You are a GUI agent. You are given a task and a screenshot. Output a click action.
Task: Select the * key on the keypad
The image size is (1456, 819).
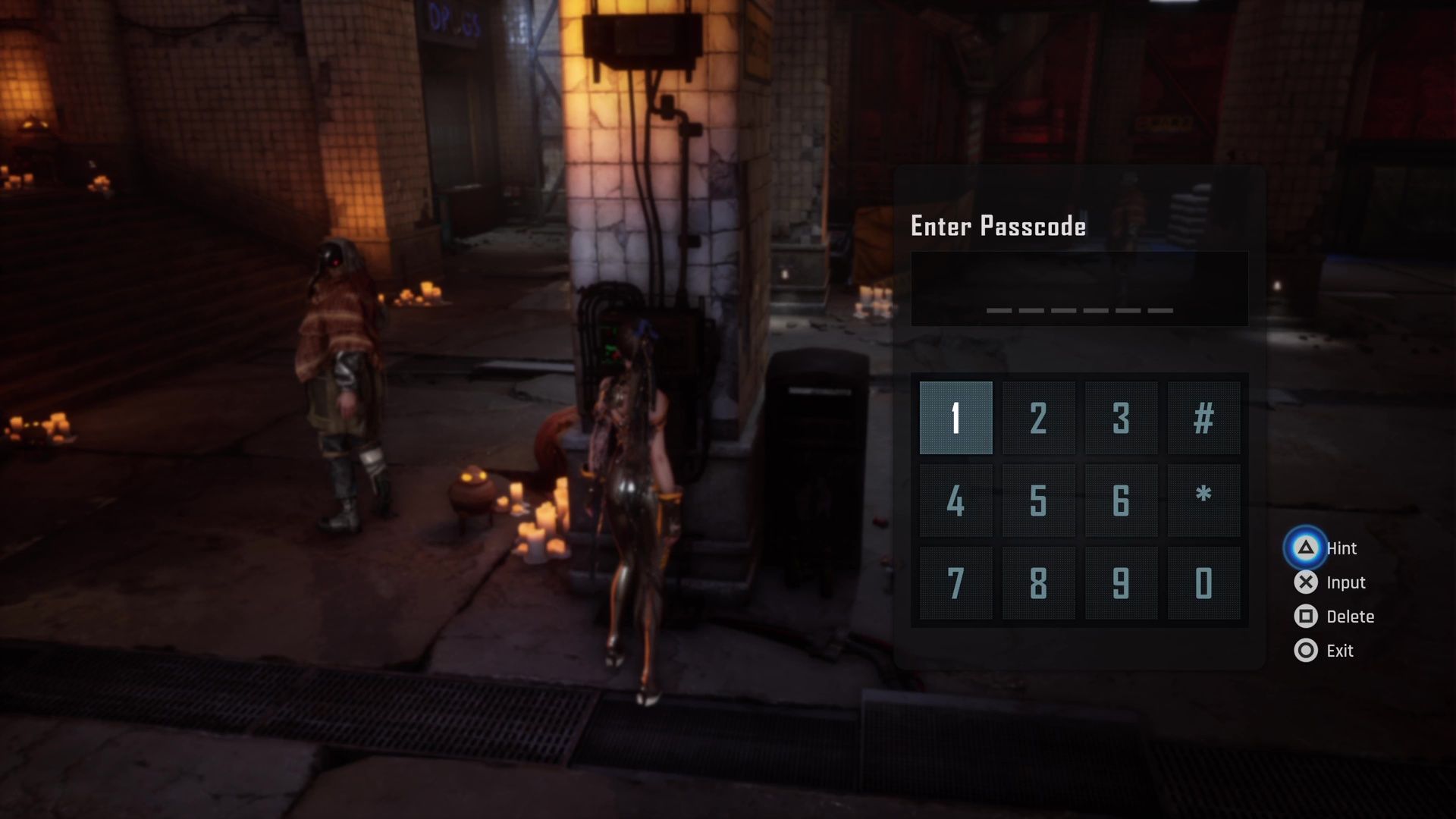coord(1203,500)
